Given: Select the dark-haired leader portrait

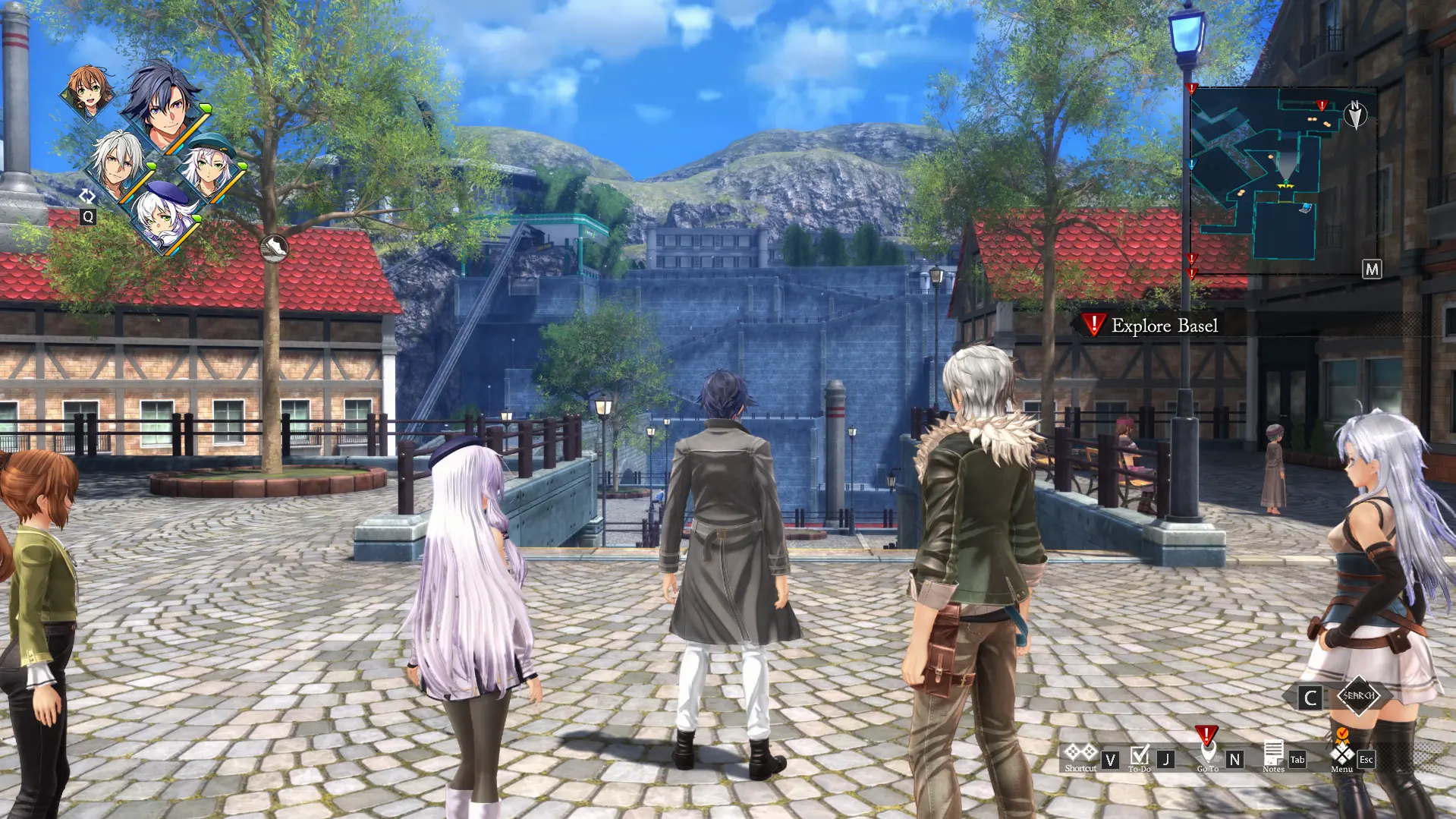Looking at the screenshot, I should [164, 107].
